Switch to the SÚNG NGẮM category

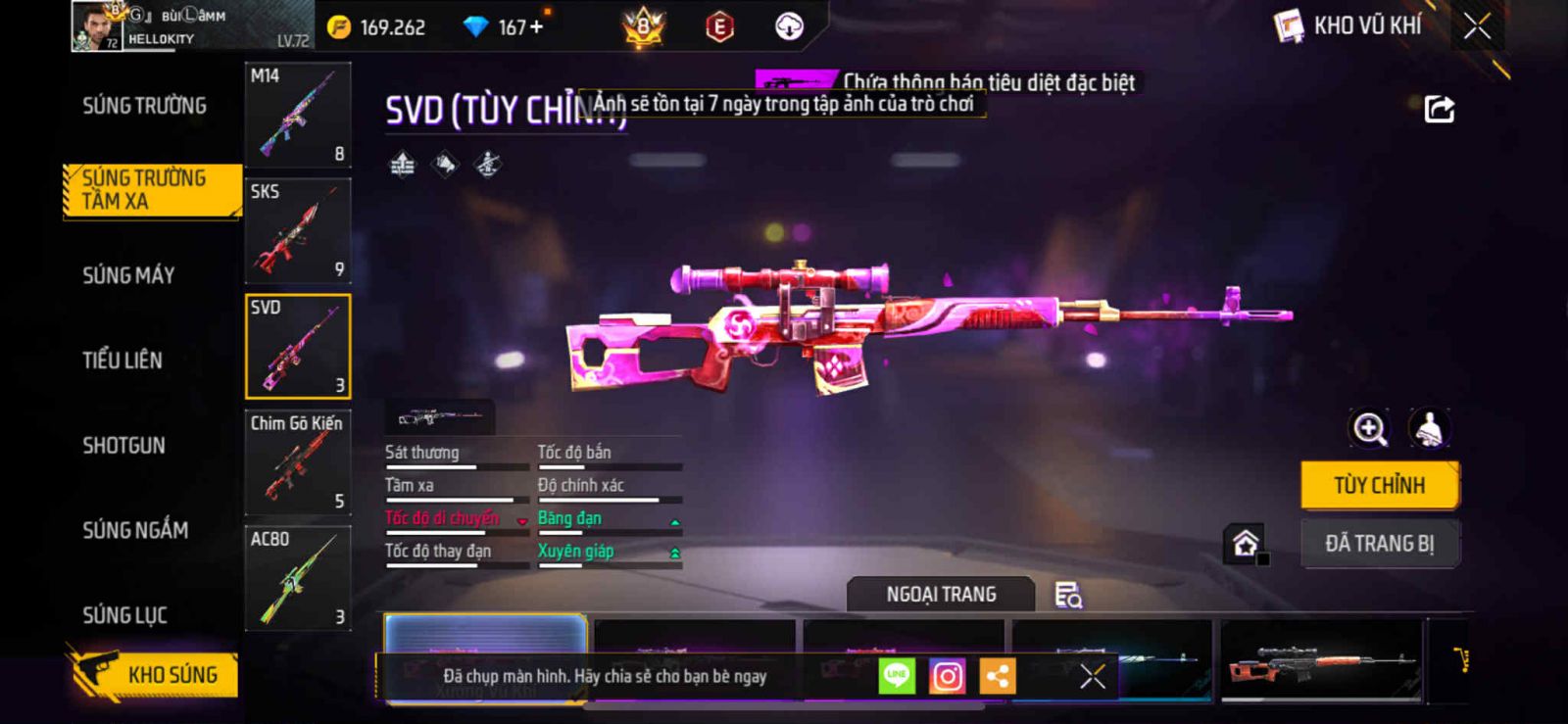click(135, 530)
